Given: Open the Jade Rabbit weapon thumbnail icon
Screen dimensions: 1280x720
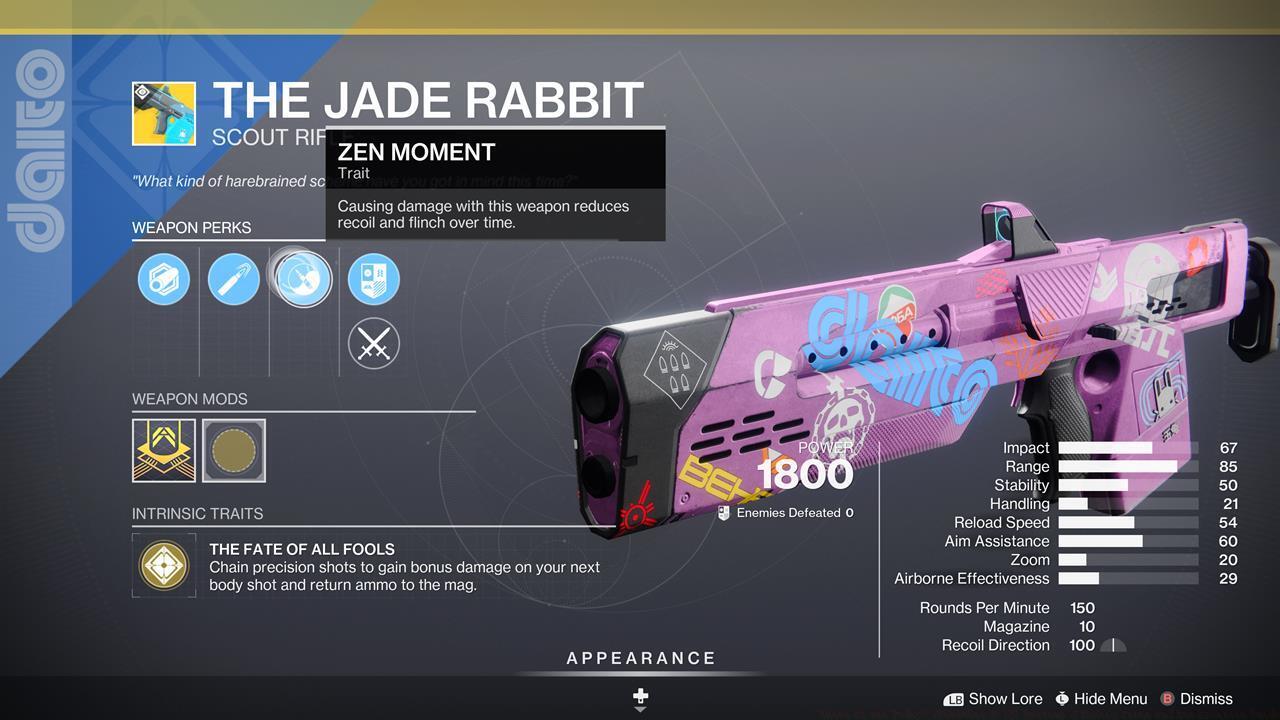Looking at the screenshot, I should point(166,113).
